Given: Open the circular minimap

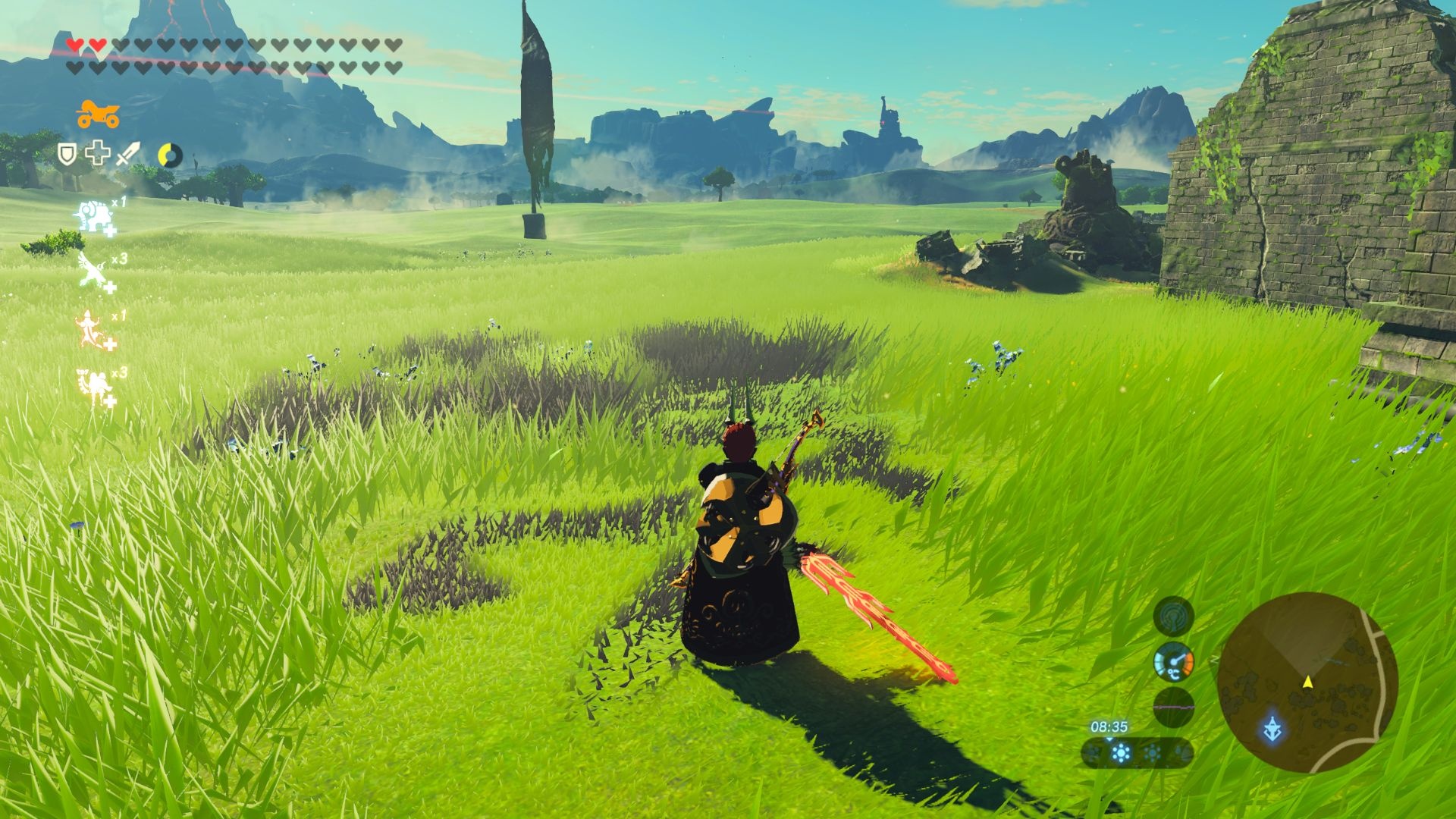Looking at the screenshot, I should coord(1307,682).
